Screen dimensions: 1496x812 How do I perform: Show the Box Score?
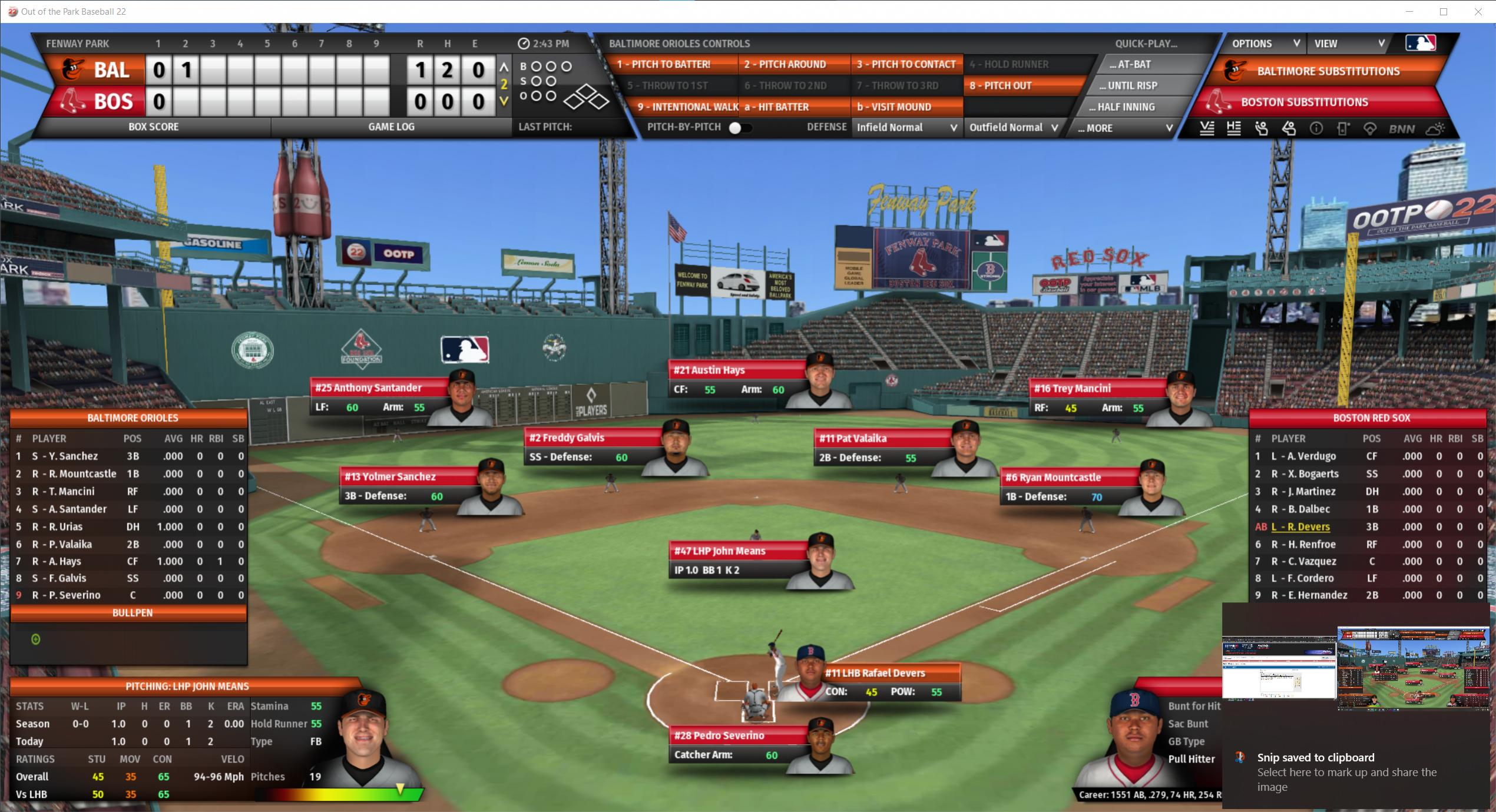tap(153, 127)
